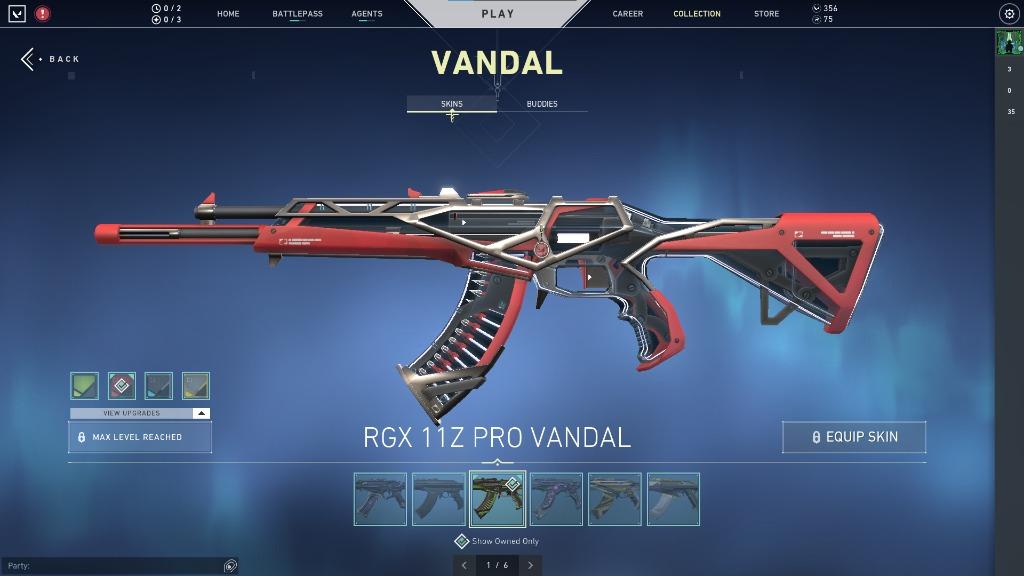The height and width of the screenshot is (576, 1024).
Task: Open the Battlepass page
Action: point(297,14)
